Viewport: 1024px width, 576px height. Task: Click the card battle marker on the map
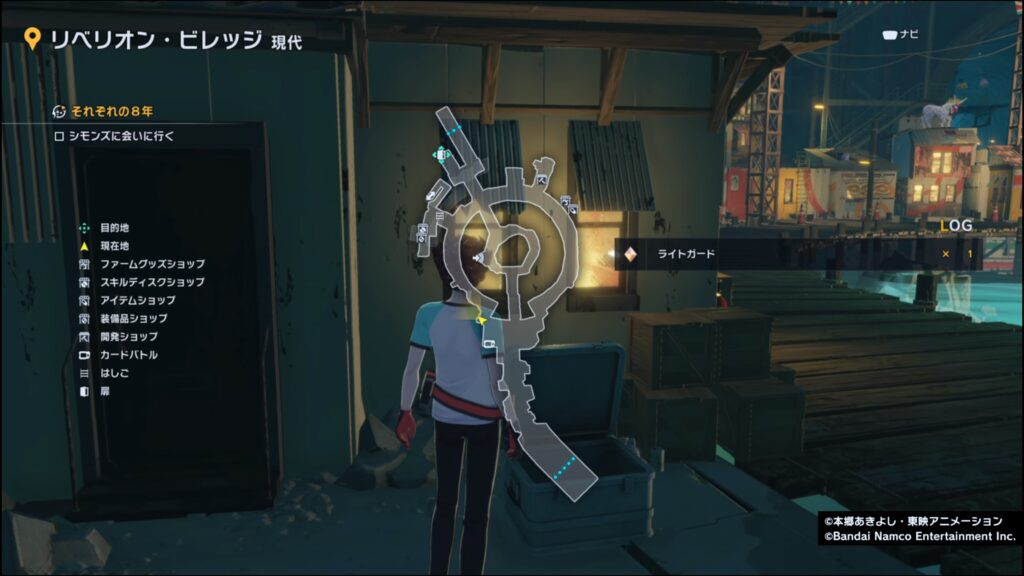(x=490, y=344)
